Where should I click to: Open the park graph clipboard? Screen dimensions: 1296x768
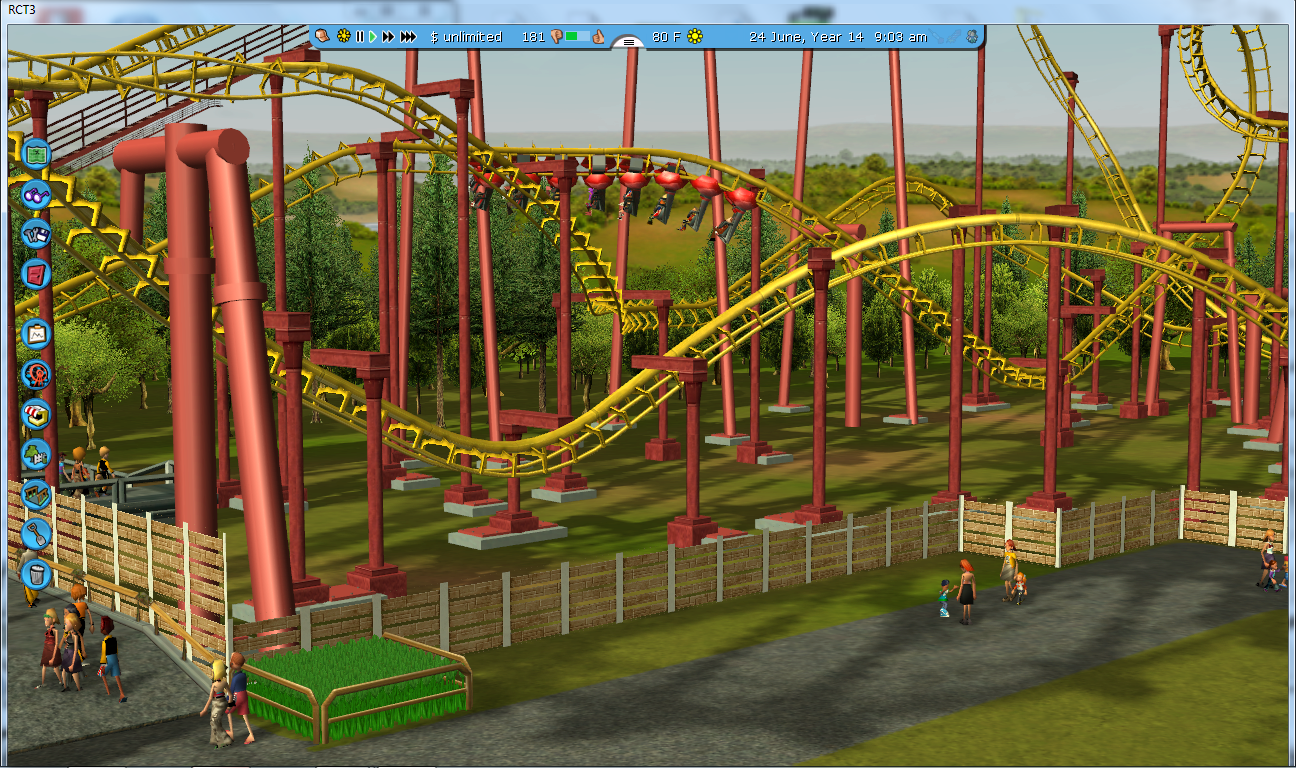pyautogui.click(x=37, y=333)
